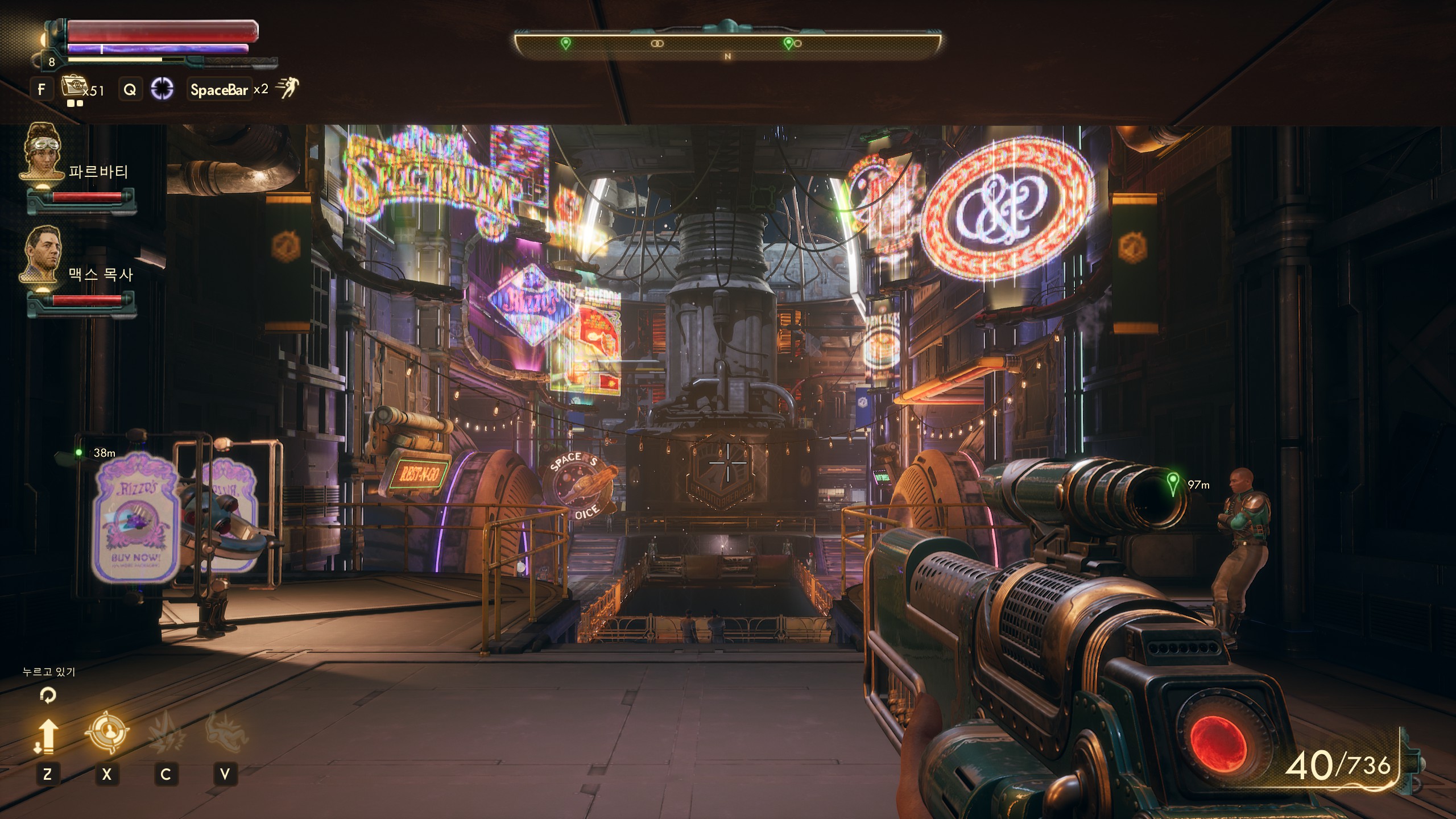The image size is (1456, 819).
Task: Trigger the dimmed roaring beast companion ability
Action: [x=226, y=733]
